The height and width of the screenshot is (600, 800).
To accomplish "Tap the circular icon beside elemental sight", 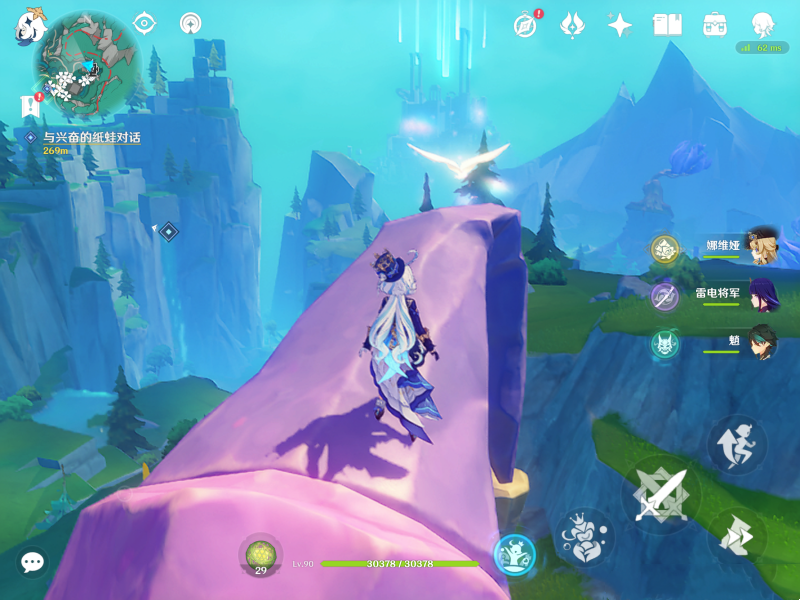I will click(190, 23).
